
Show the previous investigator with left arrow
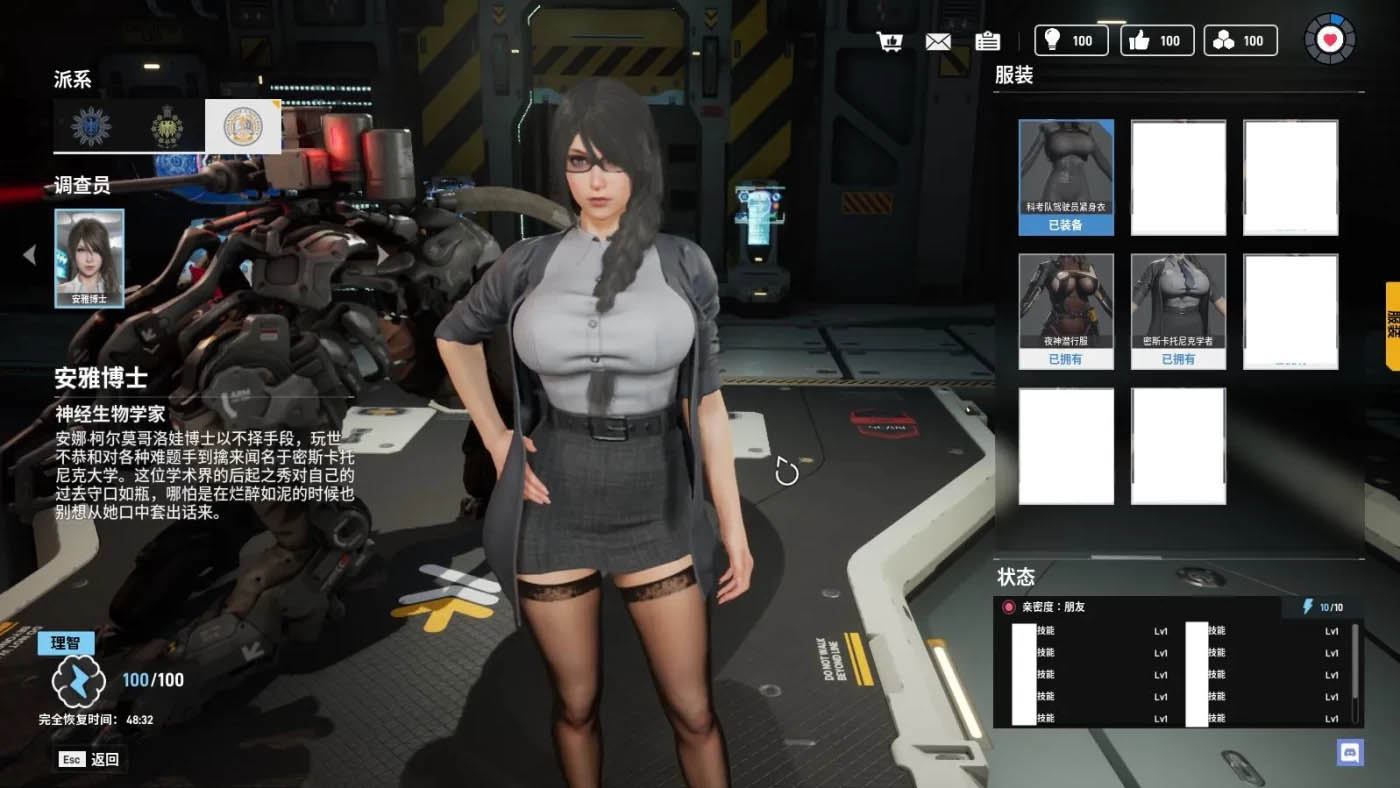click(x=29, y=255)
